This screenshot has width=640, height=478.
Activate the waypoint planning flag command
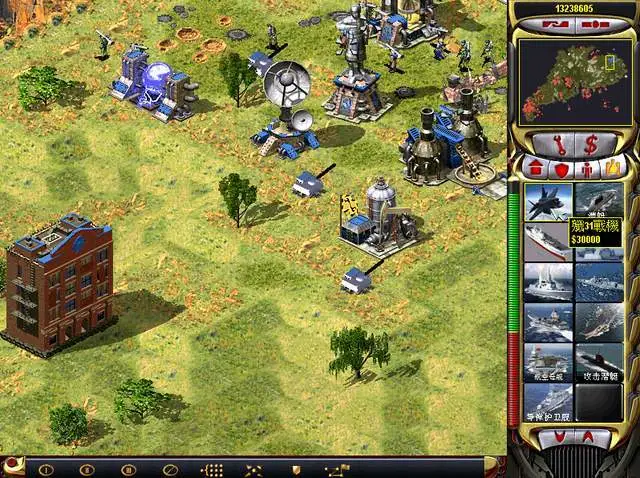(x=338, y=469)
